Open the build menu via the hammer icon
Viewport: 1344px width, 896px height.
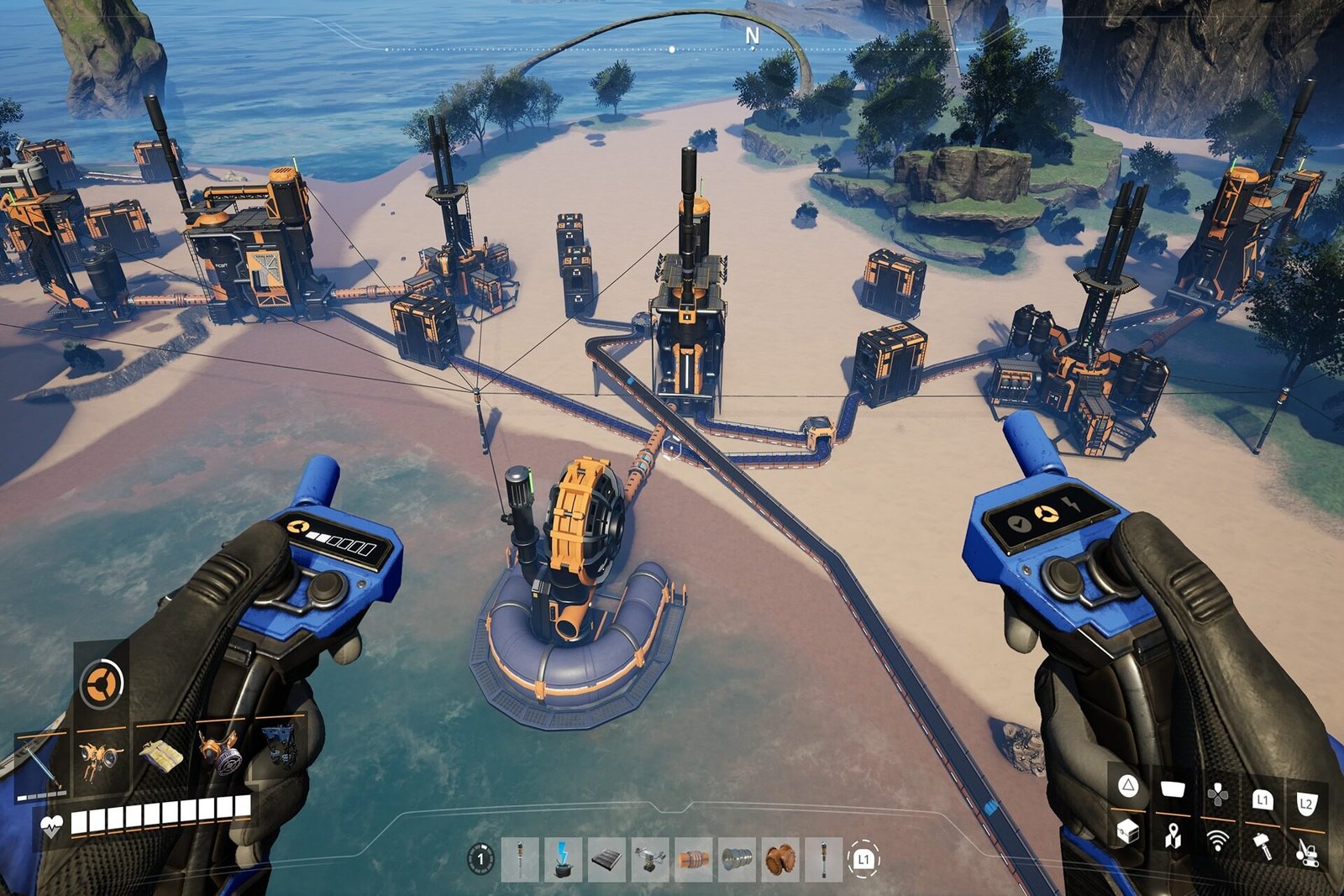pos(1263,844)
